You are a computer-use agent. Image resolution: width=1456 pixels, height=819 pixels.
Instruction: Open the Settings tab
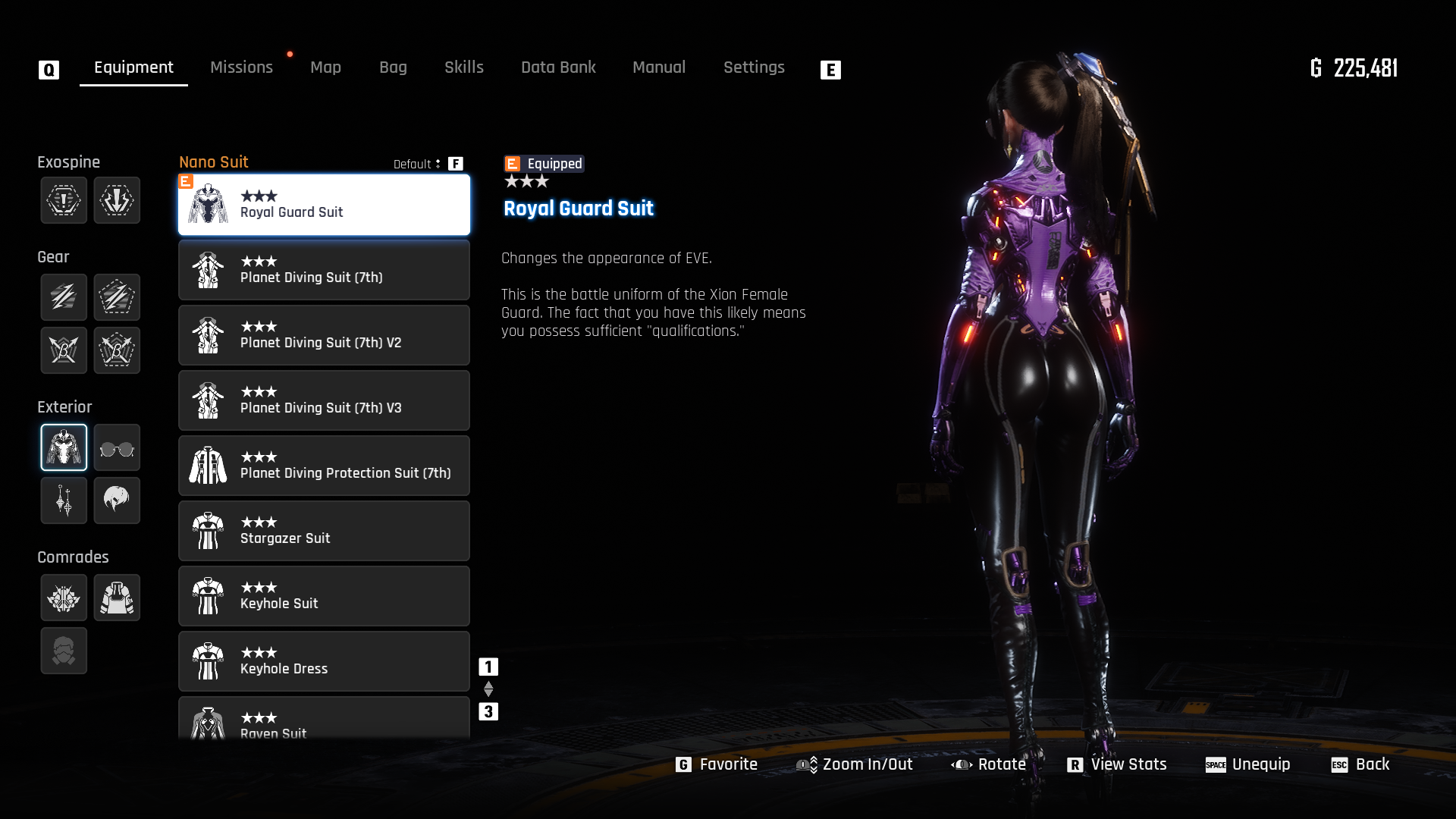(753, 67)
